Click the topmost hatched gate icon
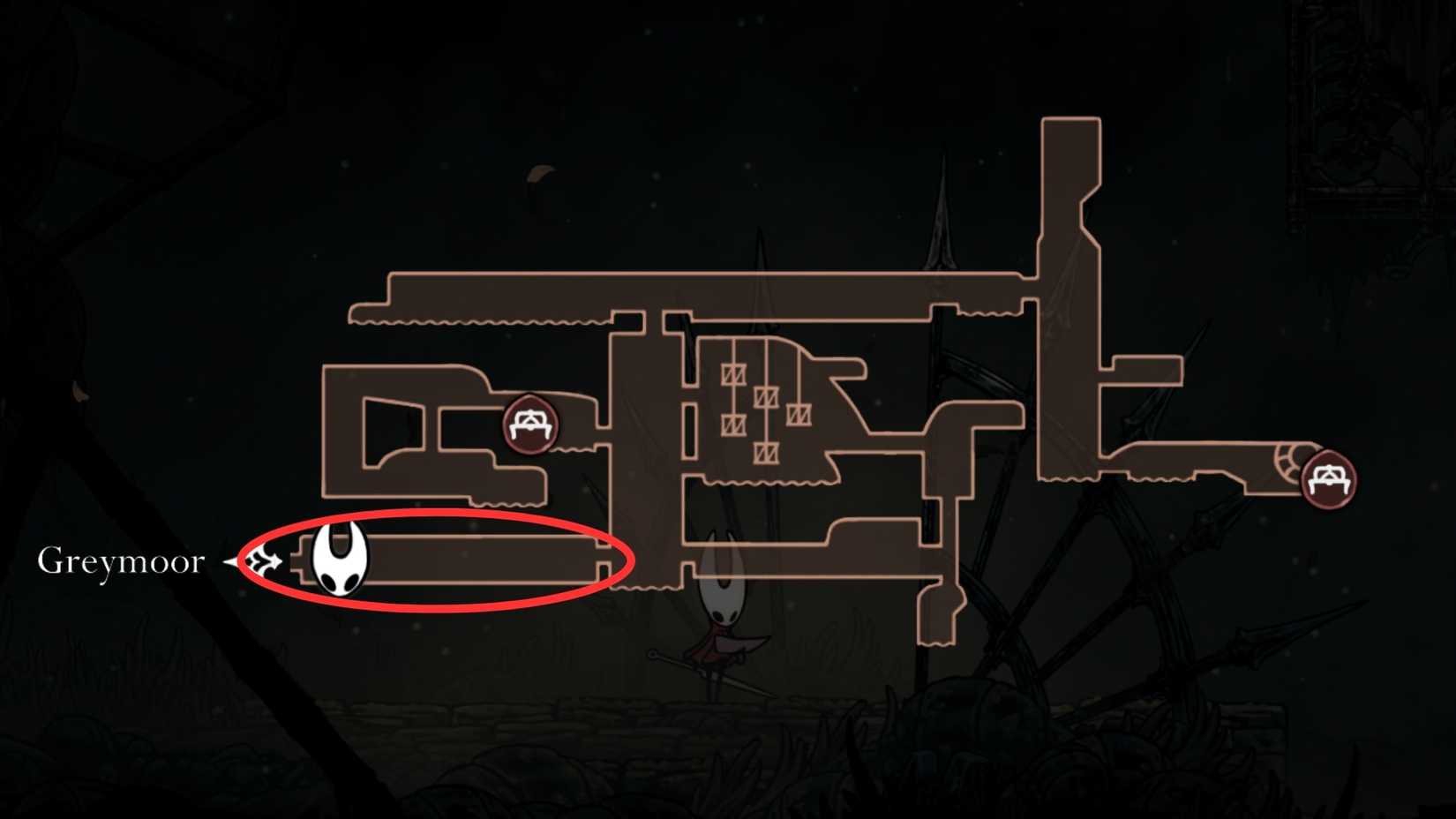1456x819 pixels. point(733,374)
